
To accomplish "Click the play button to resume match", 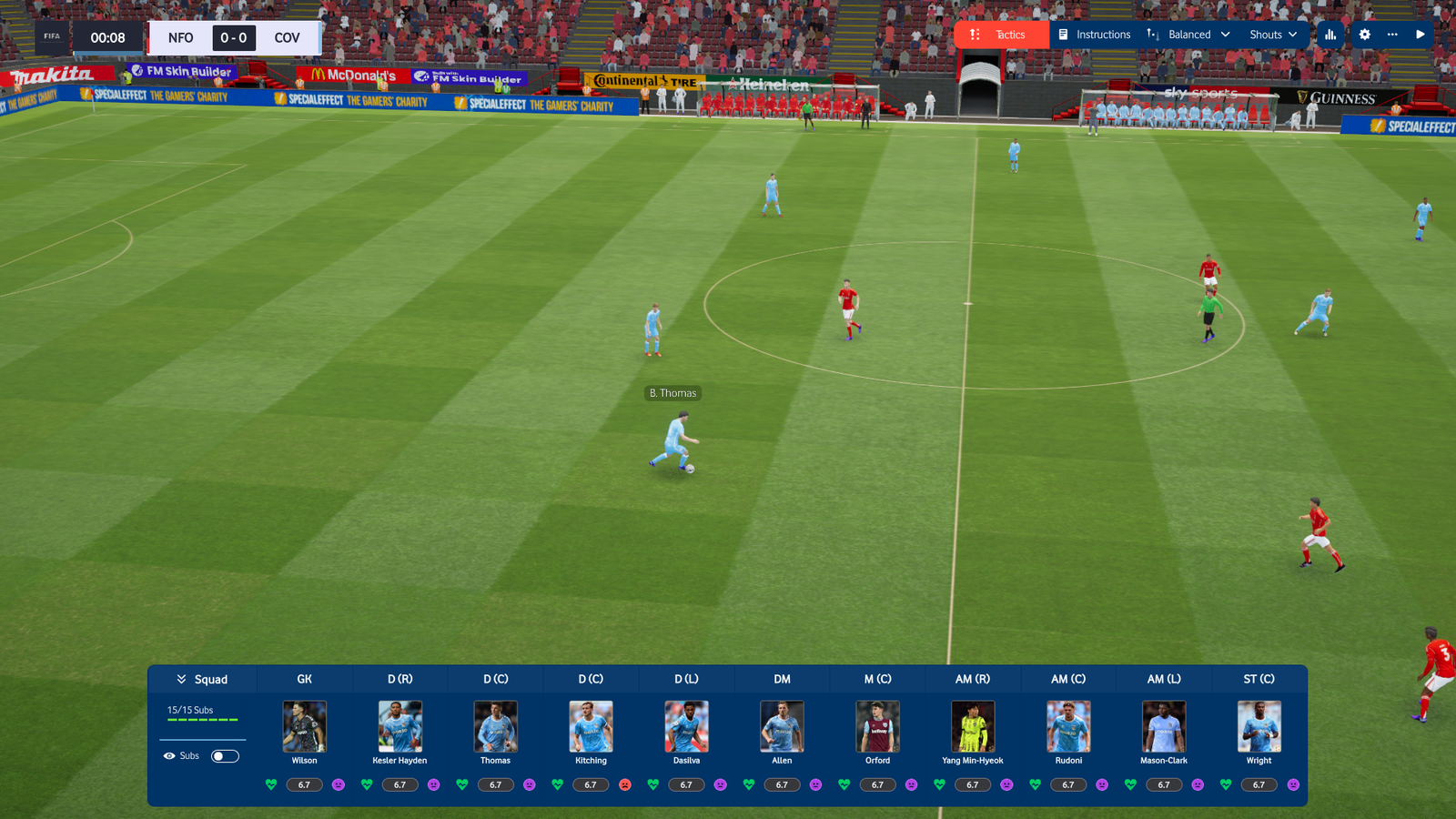I will point(1421,35).
